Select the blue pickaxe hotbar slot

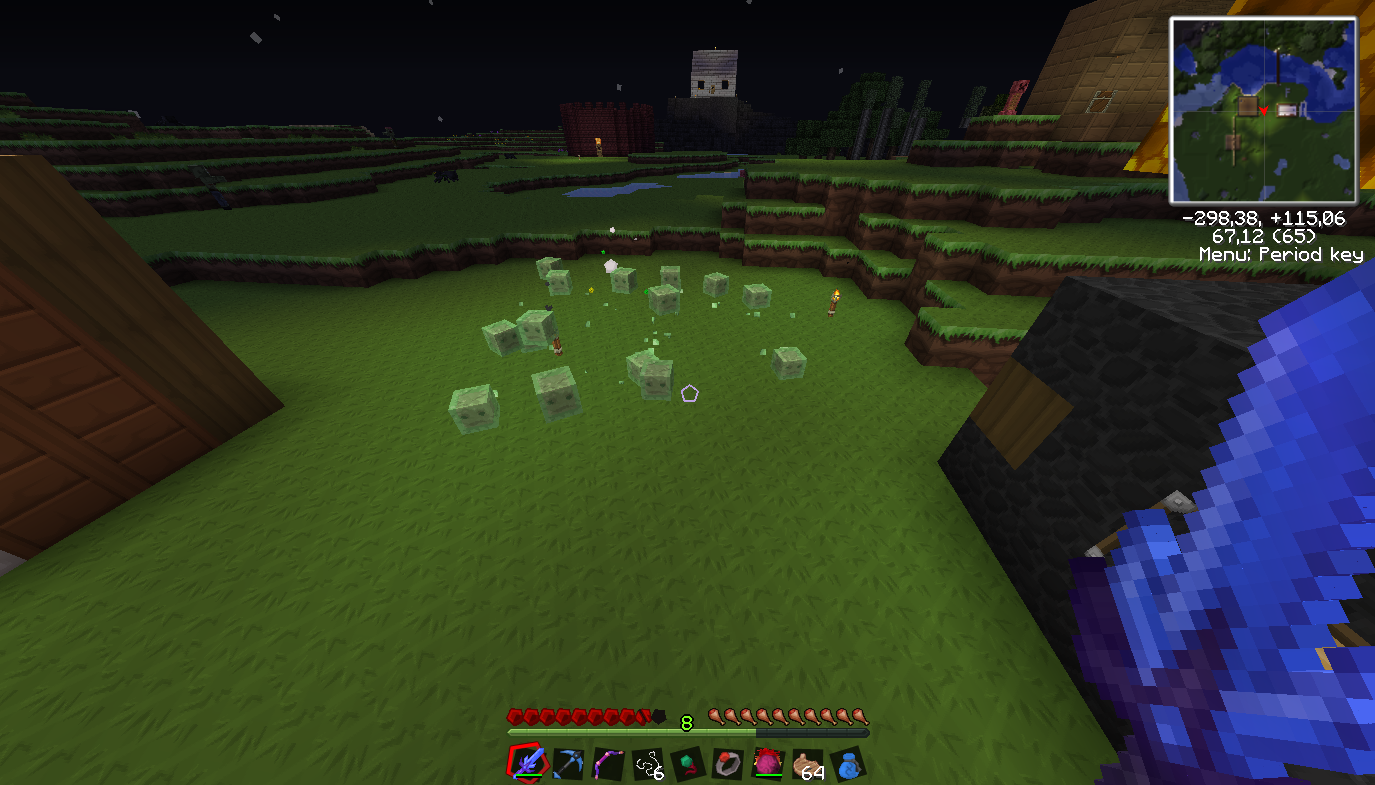568,764
